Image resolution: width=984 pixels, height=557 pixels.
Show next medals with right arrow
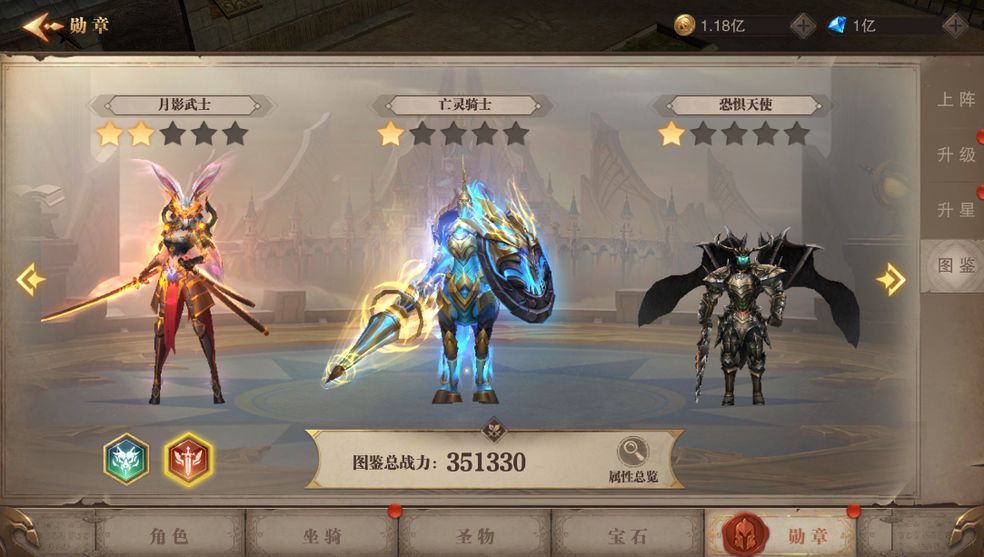(x=890, y=280)
